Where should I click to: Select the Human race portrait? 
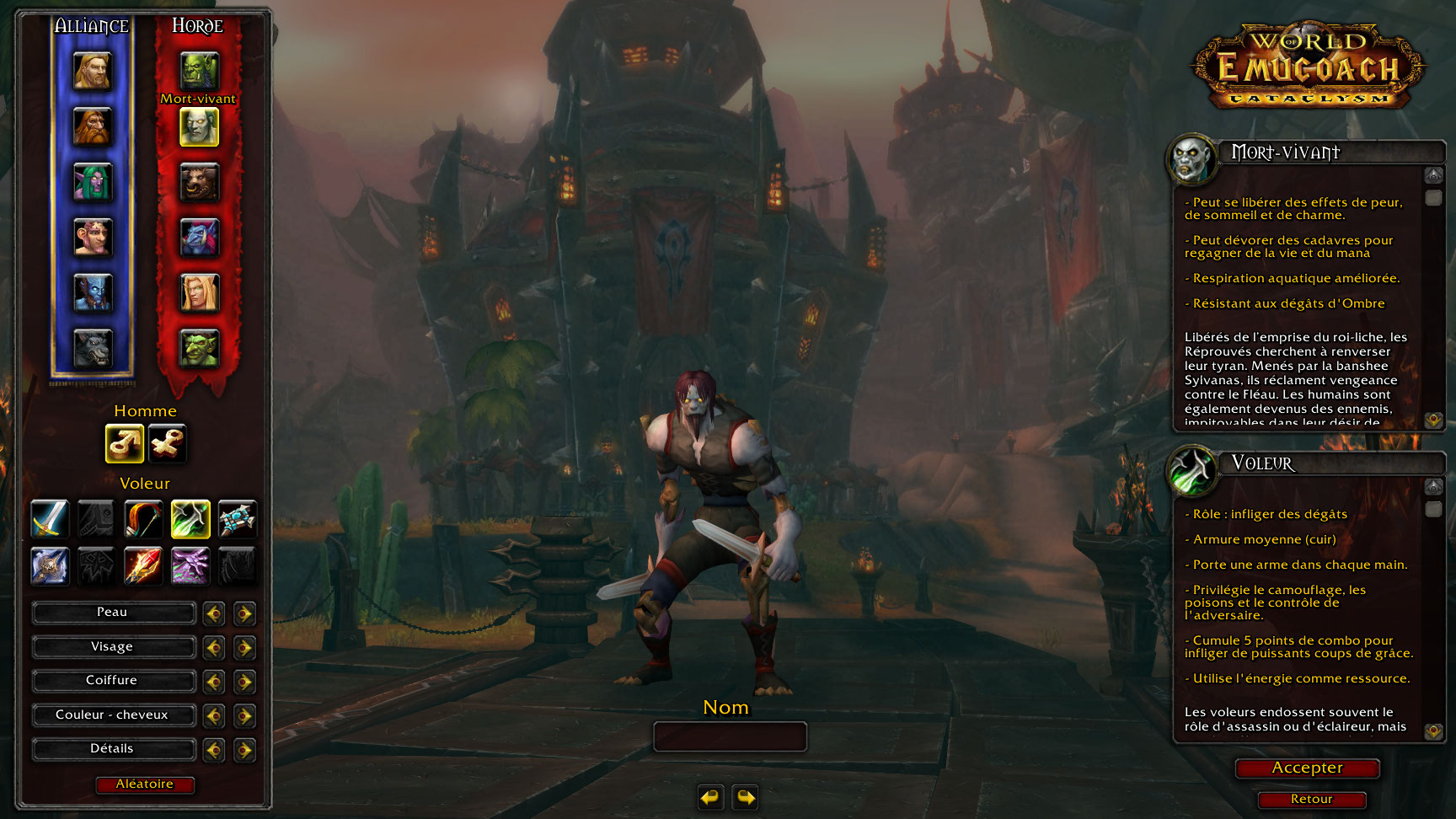click(92, 71)
